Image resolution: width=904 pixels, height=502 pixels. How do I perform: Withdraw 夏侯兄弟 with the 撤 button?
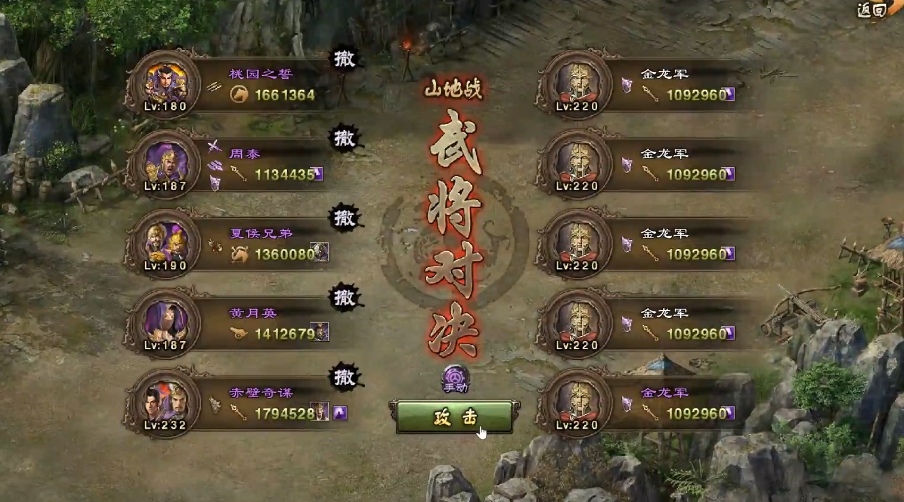(346, 217)
